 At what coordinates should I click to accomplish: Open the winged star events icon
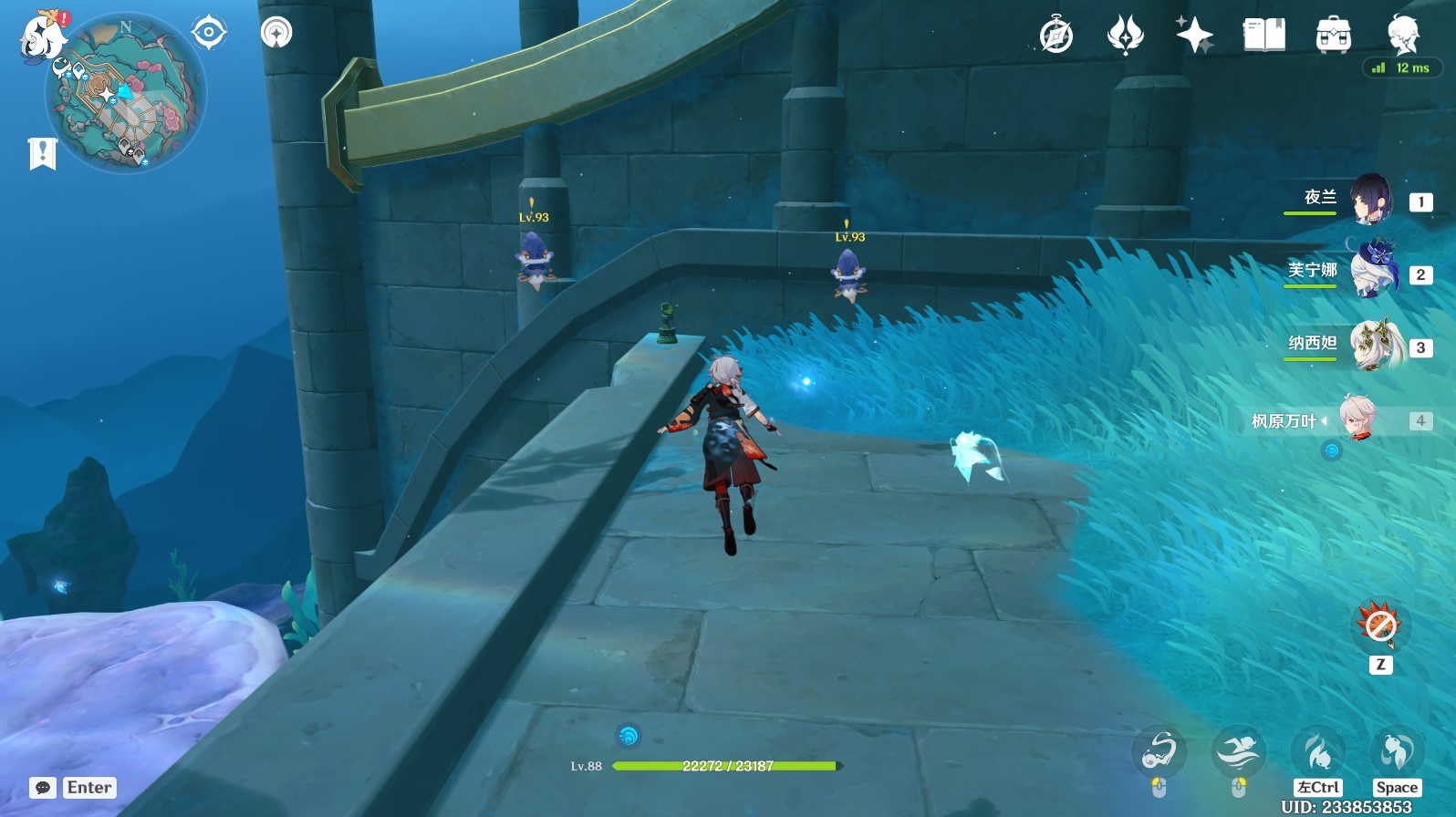pos(1125,36)
